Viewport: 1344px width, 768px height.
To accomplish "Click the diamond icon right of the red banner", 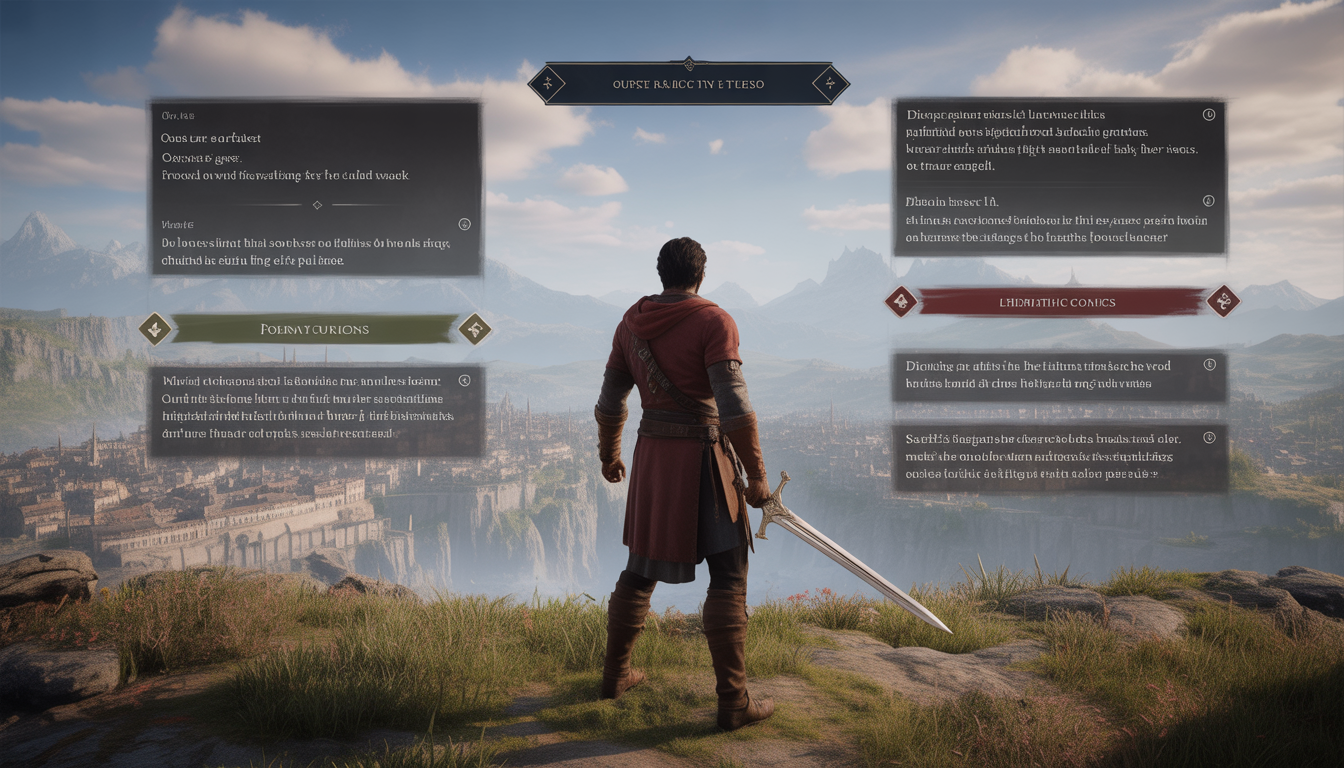I will (x=1223, y=301).
